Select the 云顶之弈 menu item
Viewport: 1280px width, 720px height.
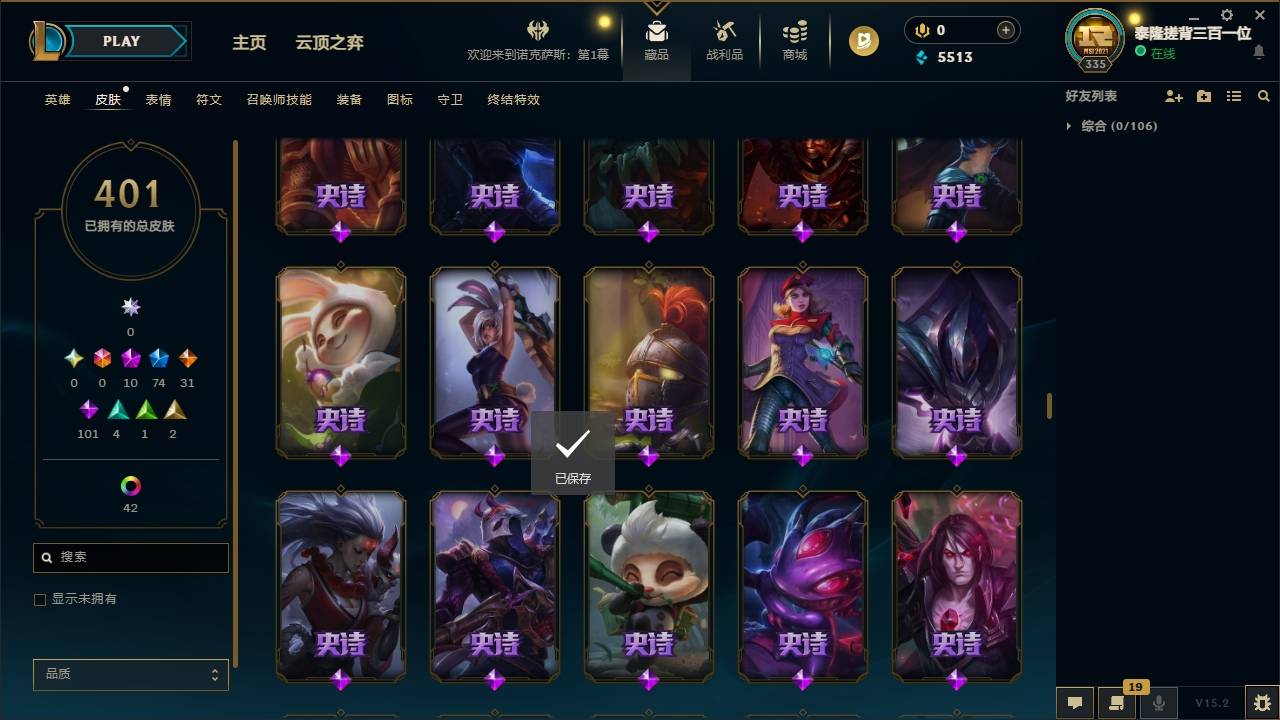330,43
